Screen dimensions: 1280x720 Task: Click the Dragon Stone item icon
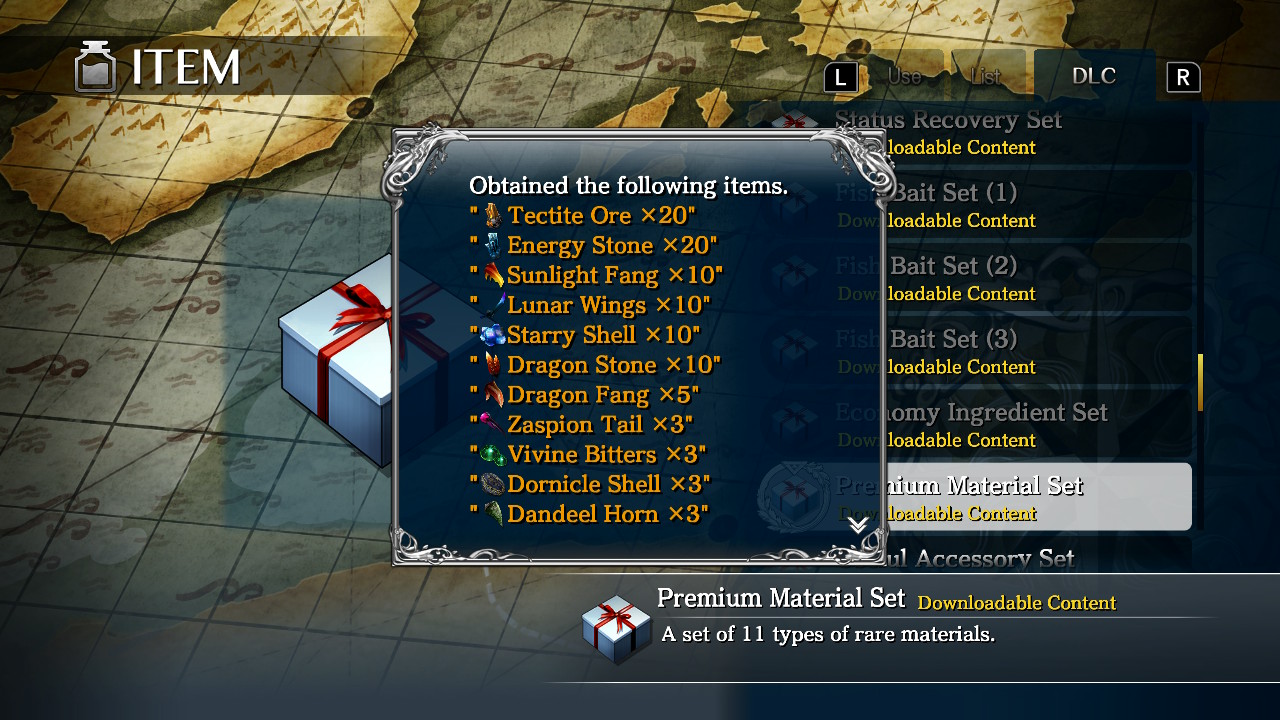(x=494, y=364)
